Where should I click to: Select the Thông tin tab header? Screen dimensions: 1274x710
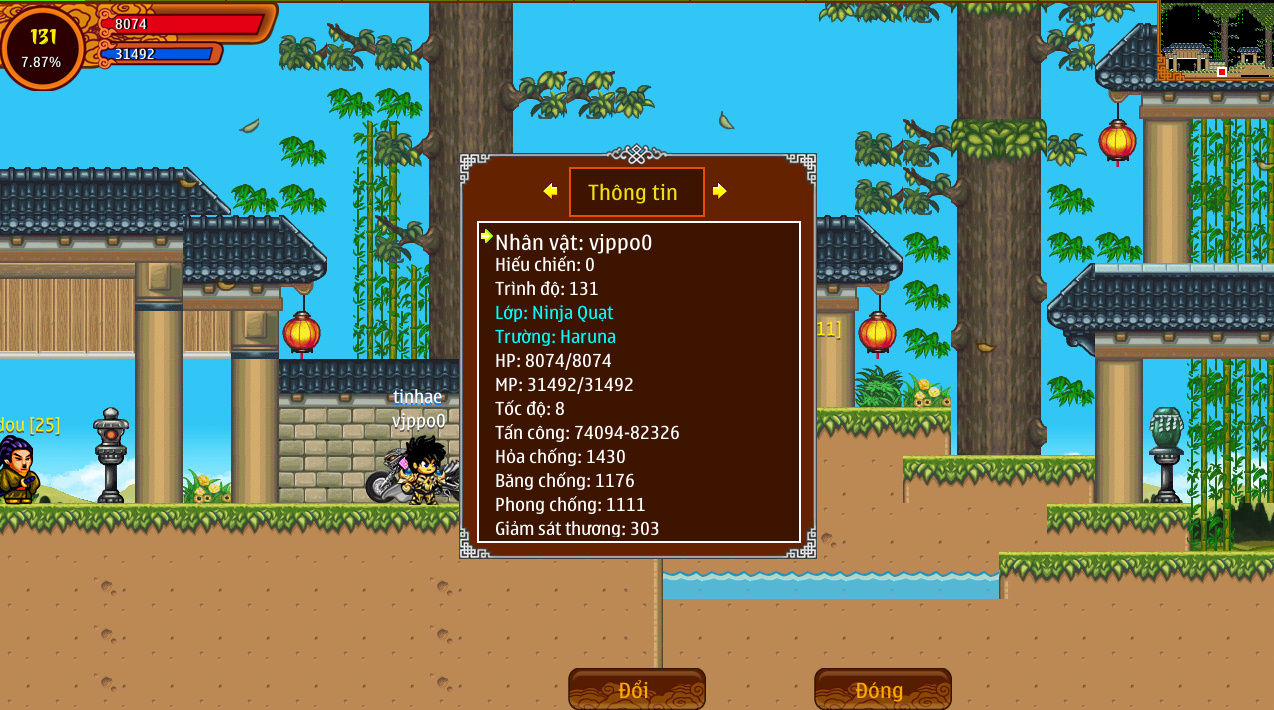click(636, 192)
